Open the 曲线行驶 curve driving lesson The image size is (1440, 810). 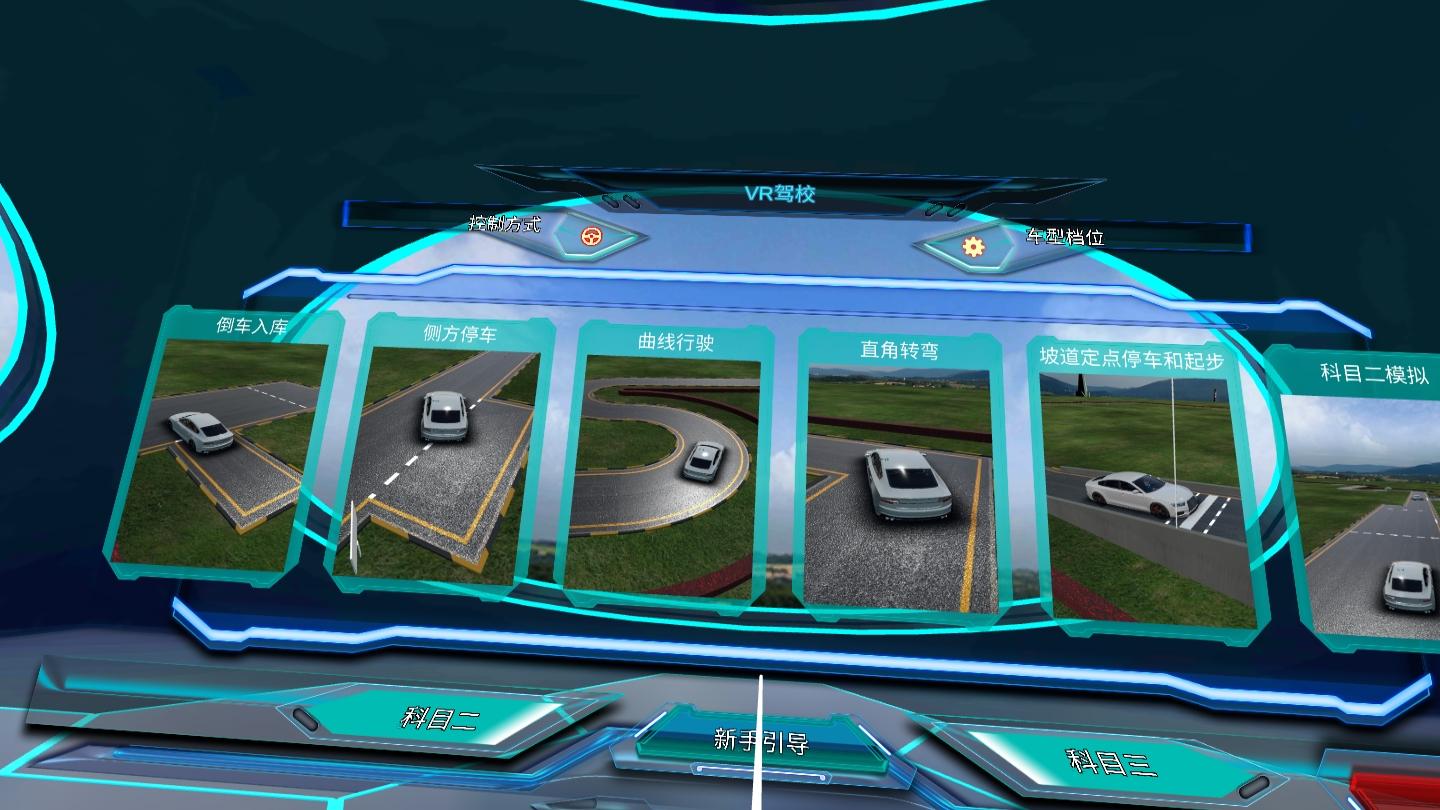point(665,467)
